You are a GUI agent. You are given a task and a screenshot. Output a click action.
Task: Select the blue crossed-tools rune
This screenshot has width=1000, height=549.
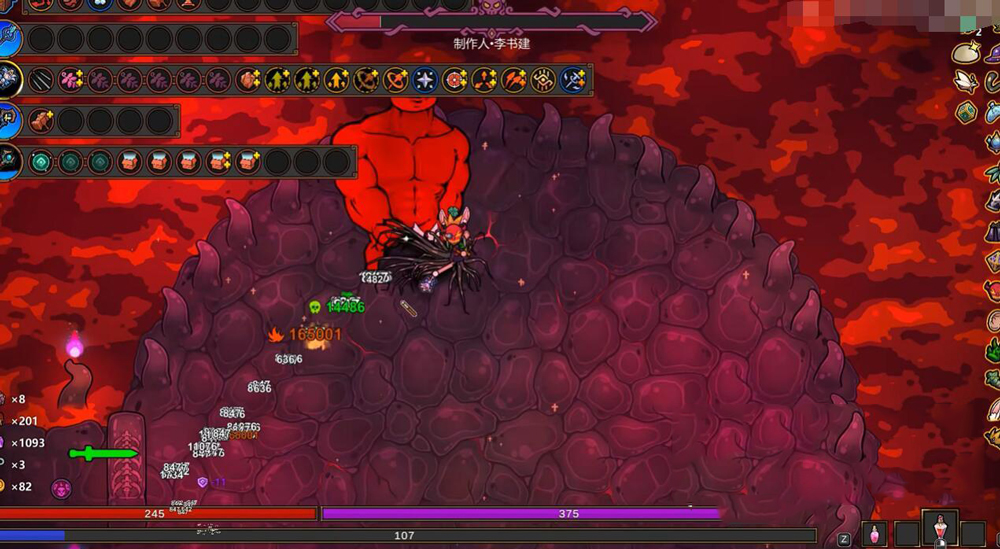573,80
